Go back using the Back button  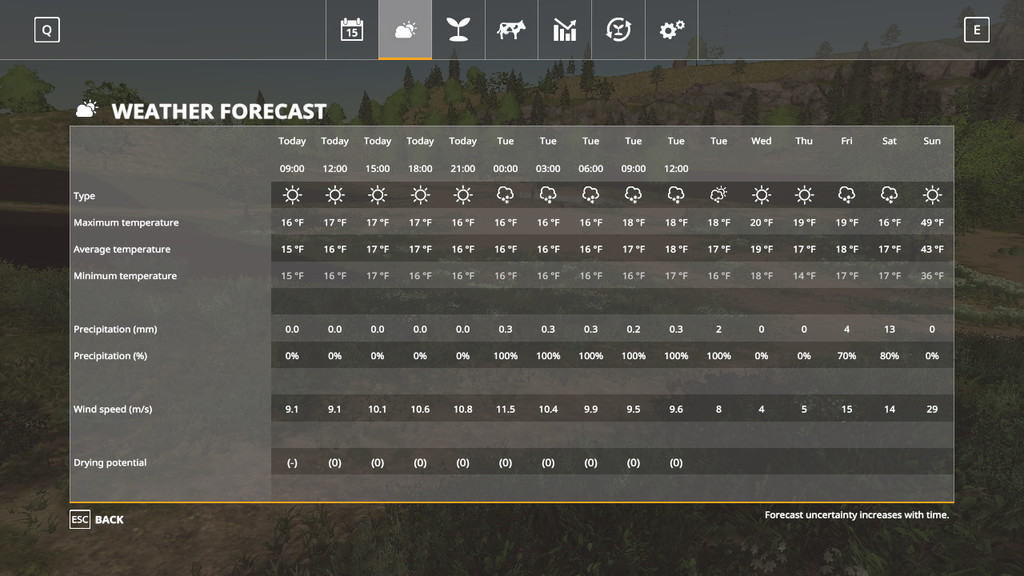click(x=97, y=520)
